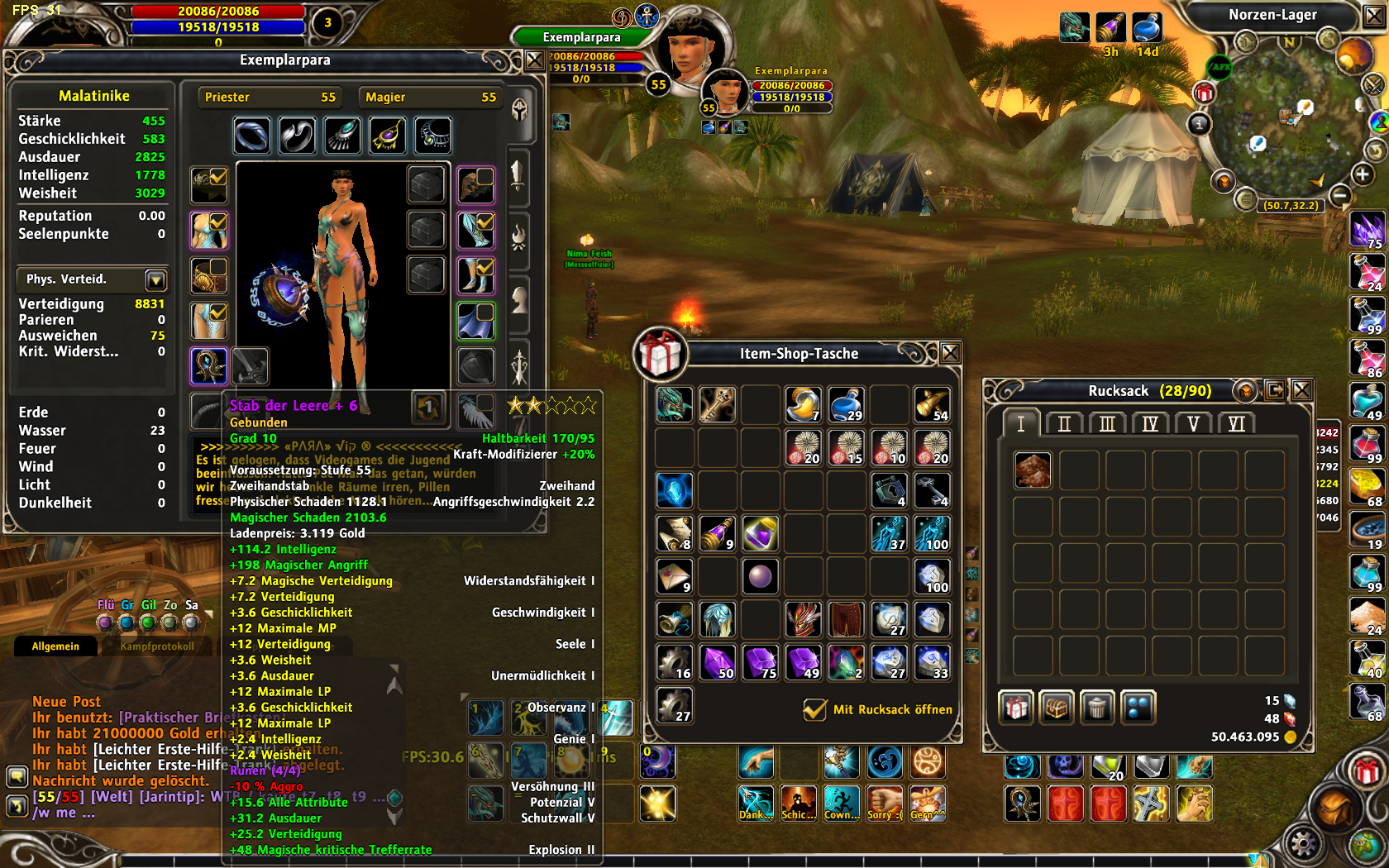Viewport: 1389px width, 868px height.
Task: Select the Allgemein chat tab
Action: (55, 646)
